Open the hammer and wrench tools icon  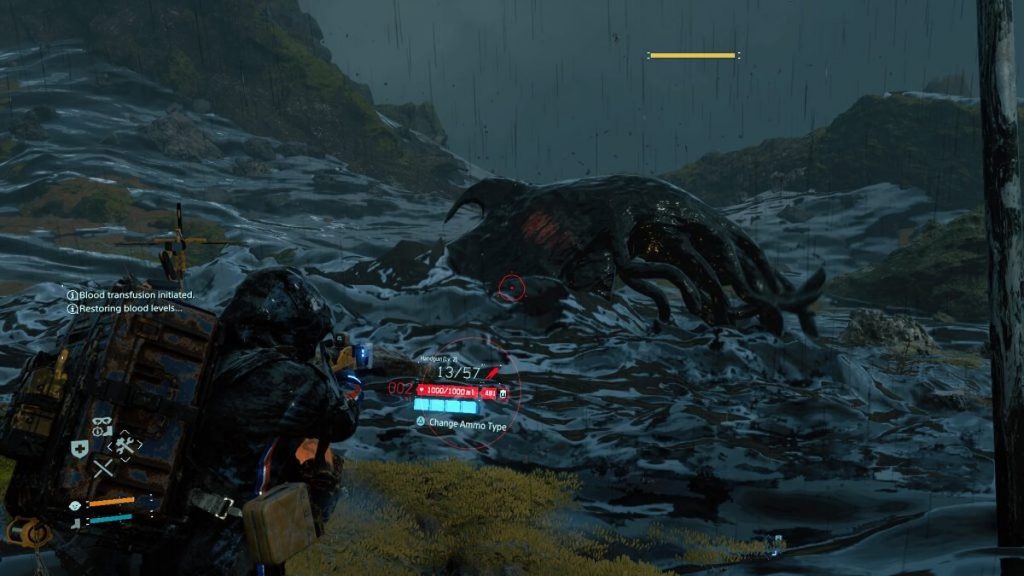(125, 447)
